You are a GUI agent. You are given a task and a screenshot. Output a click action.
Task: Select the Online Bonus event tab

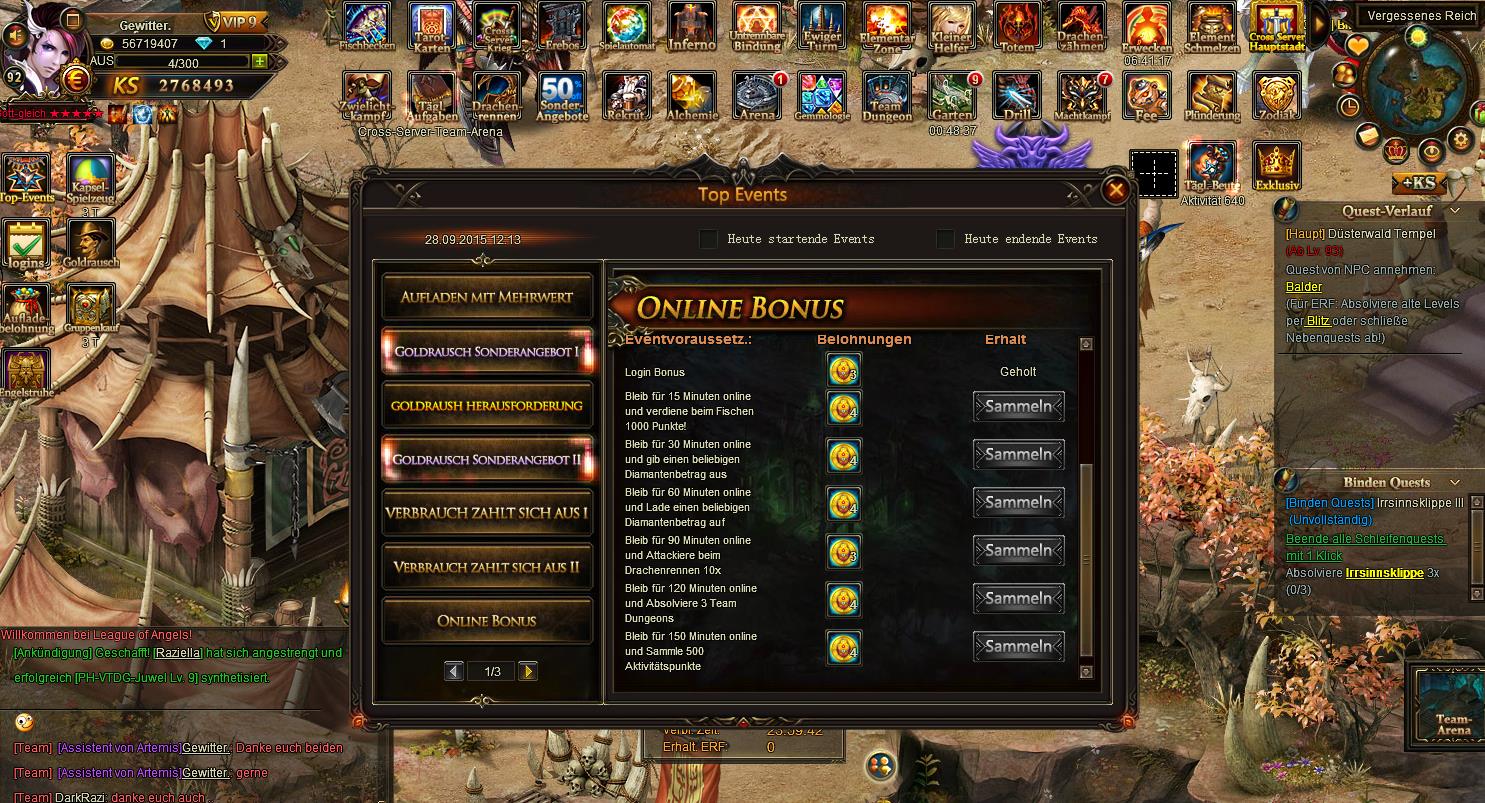tap(487, 621)
